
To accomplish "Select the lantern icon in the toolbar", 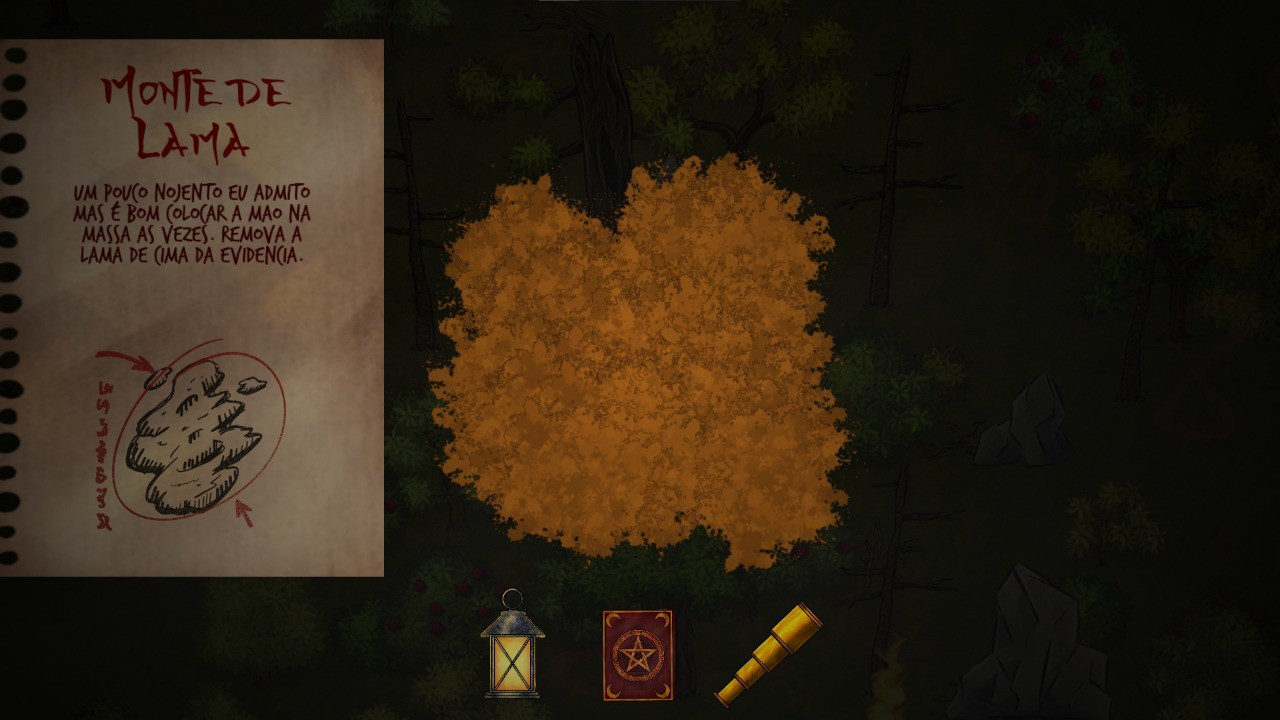I will 514,655.
